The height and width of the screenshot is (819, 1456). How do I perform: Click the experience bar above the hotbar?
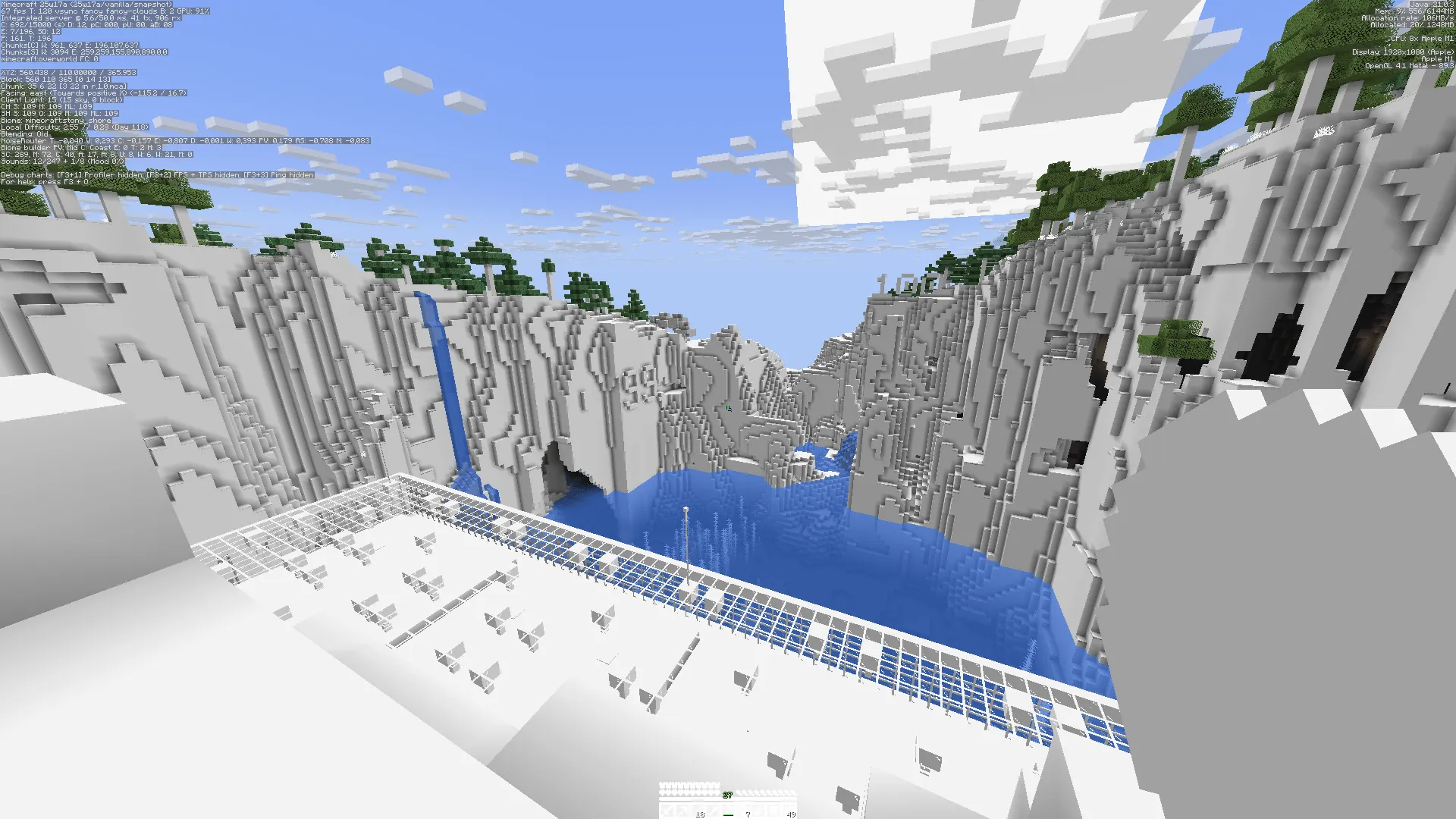tap(728, 799)
